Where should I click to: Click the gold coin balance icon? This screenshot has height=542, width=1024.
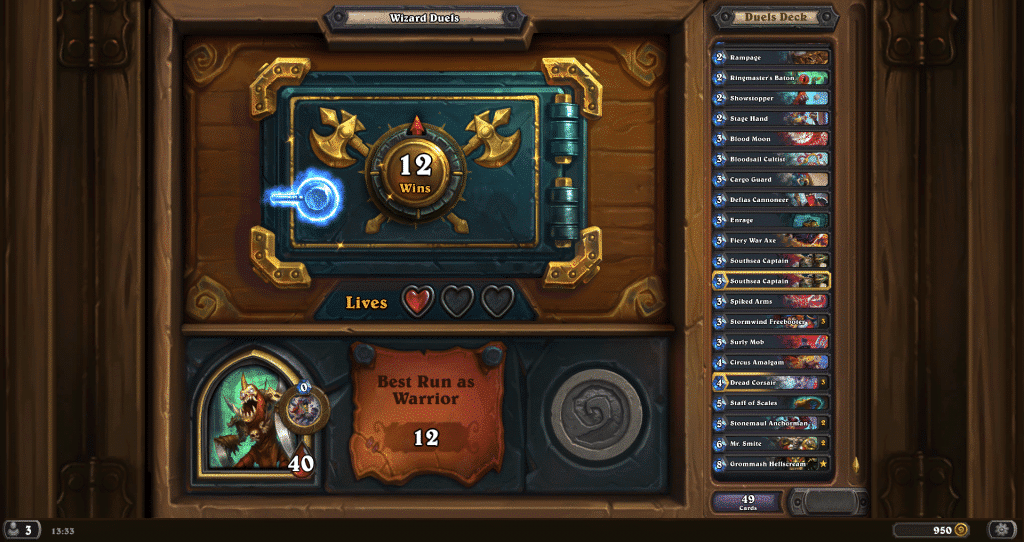pyautogui.click(x=961, y=529)
